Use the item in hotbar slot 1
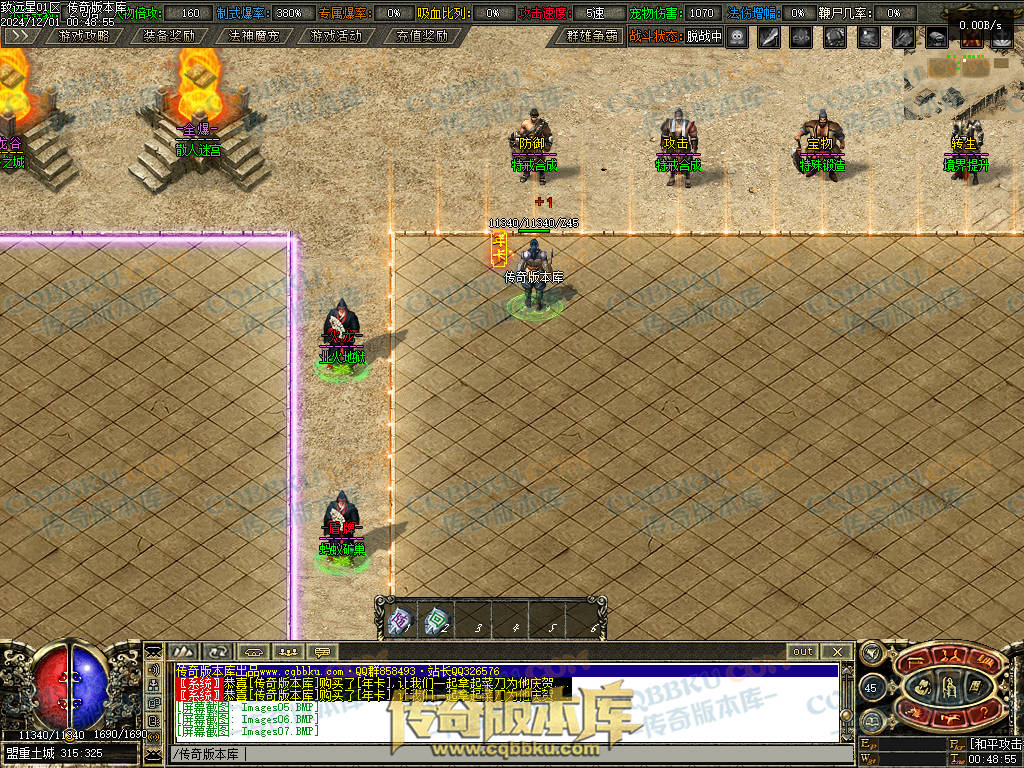Viewport: 1024px width, 768px height. [x=399, y=621]
